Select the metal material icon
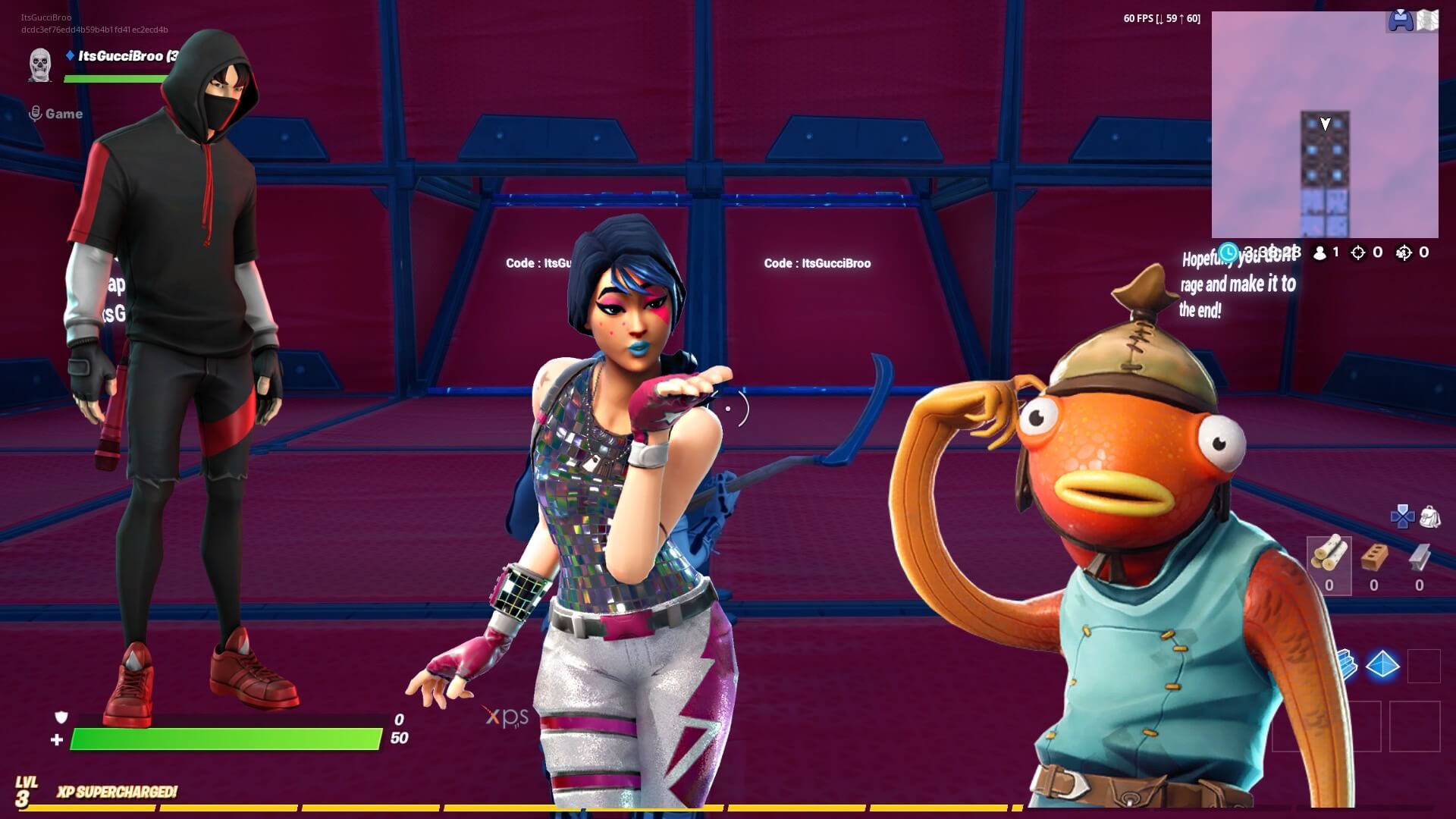Viewport: 1456px width, 819px height. pos(1419,557)
